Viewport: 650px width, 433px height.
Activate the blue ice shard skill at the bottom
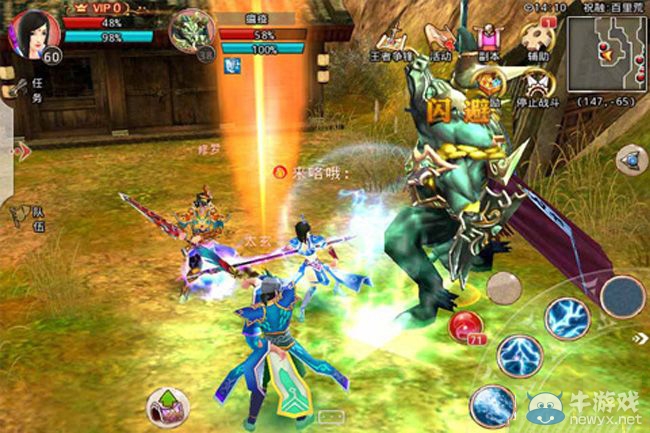(490, 405)
